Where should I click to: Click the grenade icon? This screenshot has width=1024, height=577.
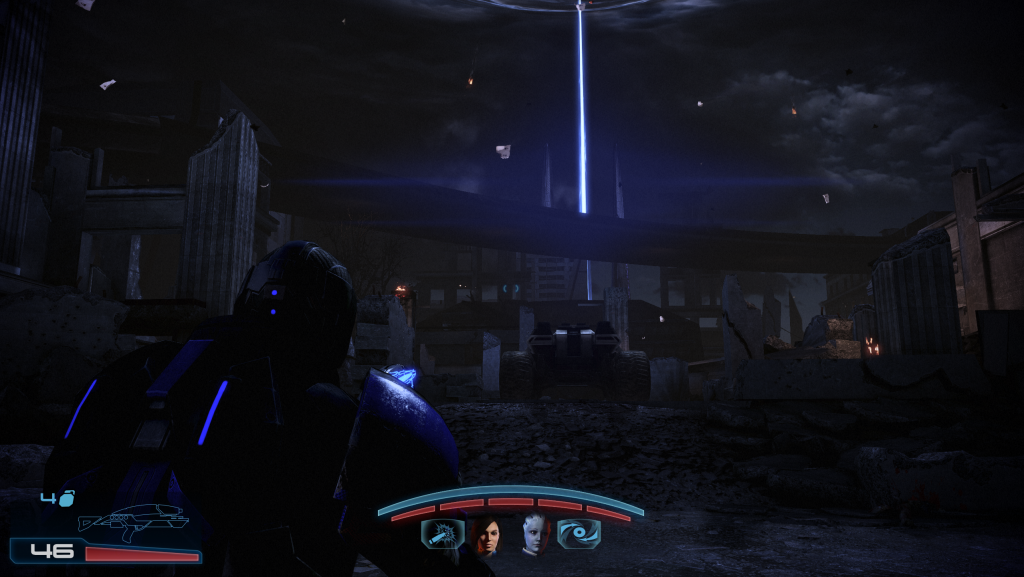(x=63, y=498)
